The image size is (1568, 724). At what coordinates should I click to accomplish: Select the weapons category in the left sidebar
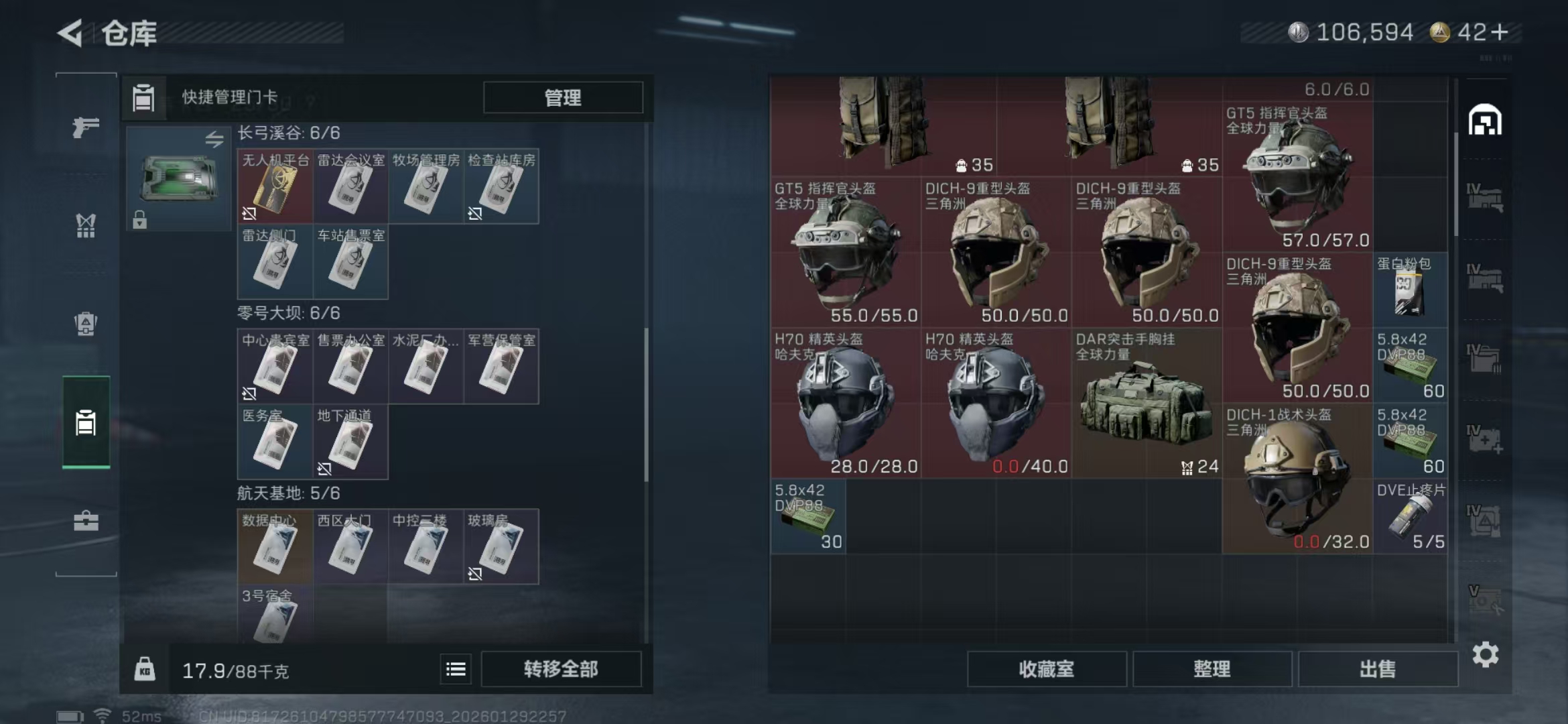click(x=85, y=126)
